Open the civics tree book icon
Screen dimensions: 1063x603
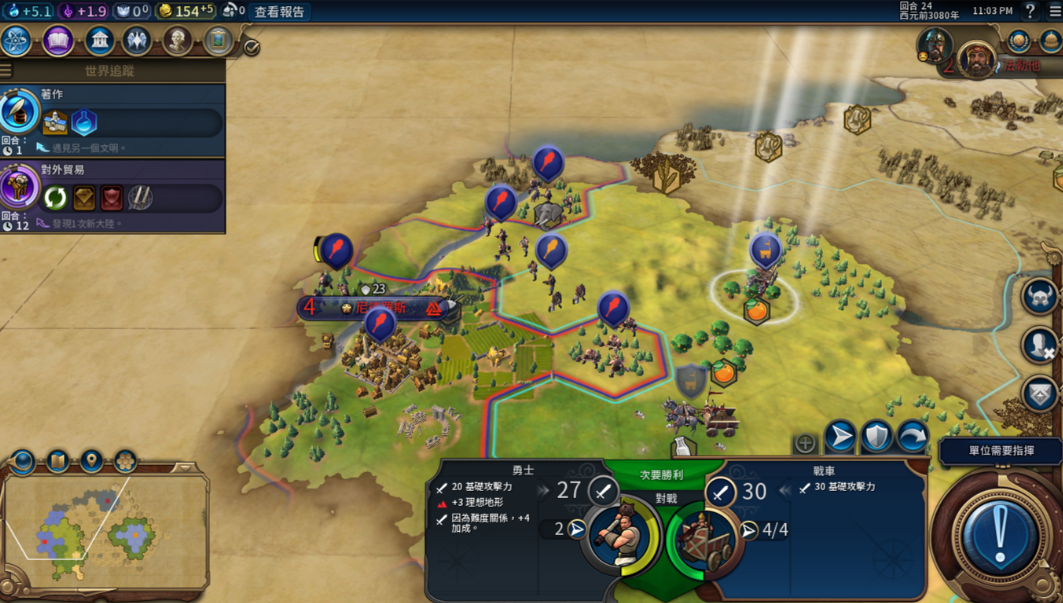tap(58, 41)
